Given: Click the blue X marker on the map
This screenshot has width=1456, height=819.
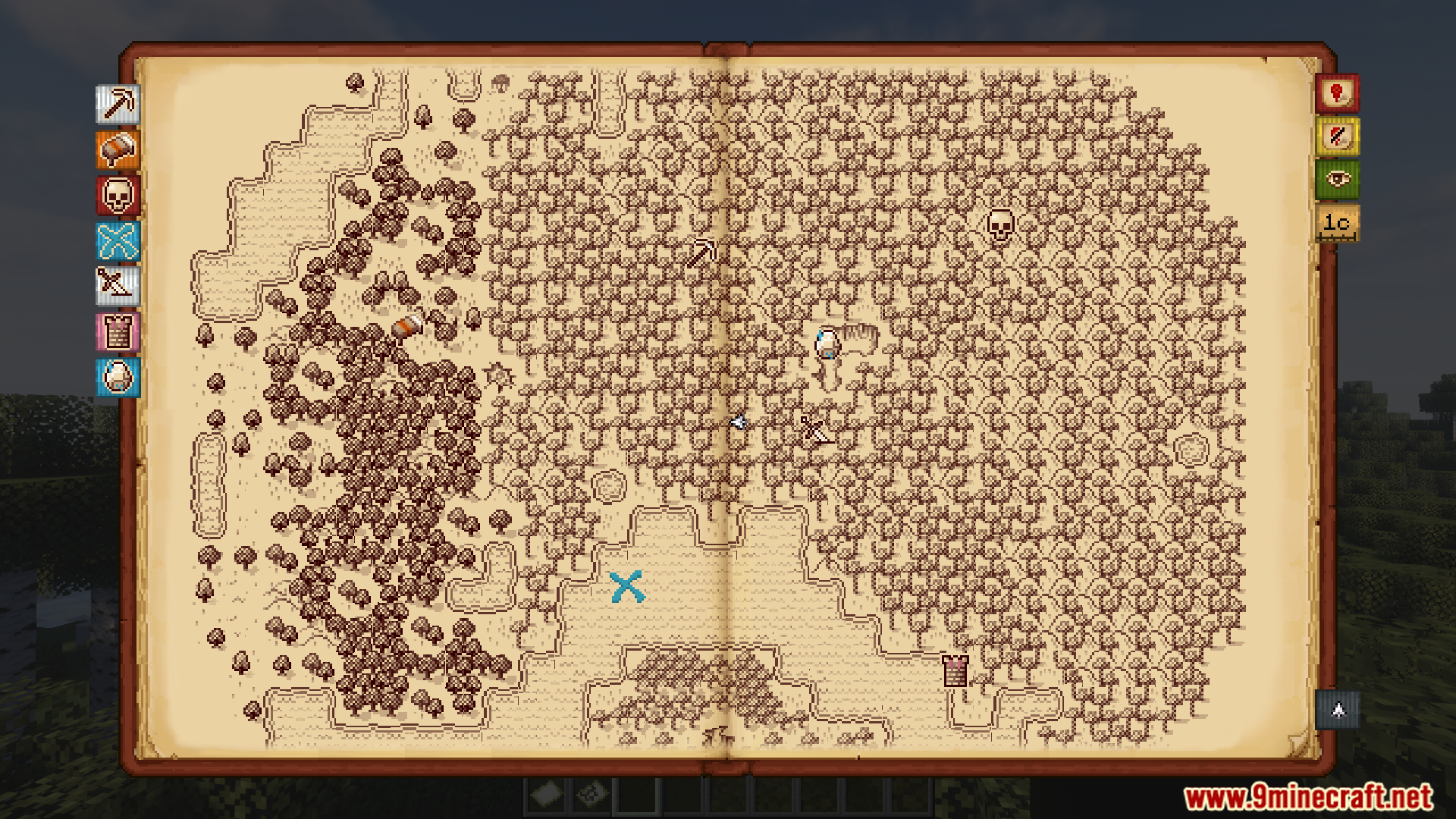Looking at the screenshot, I should (x=627, y=587).
